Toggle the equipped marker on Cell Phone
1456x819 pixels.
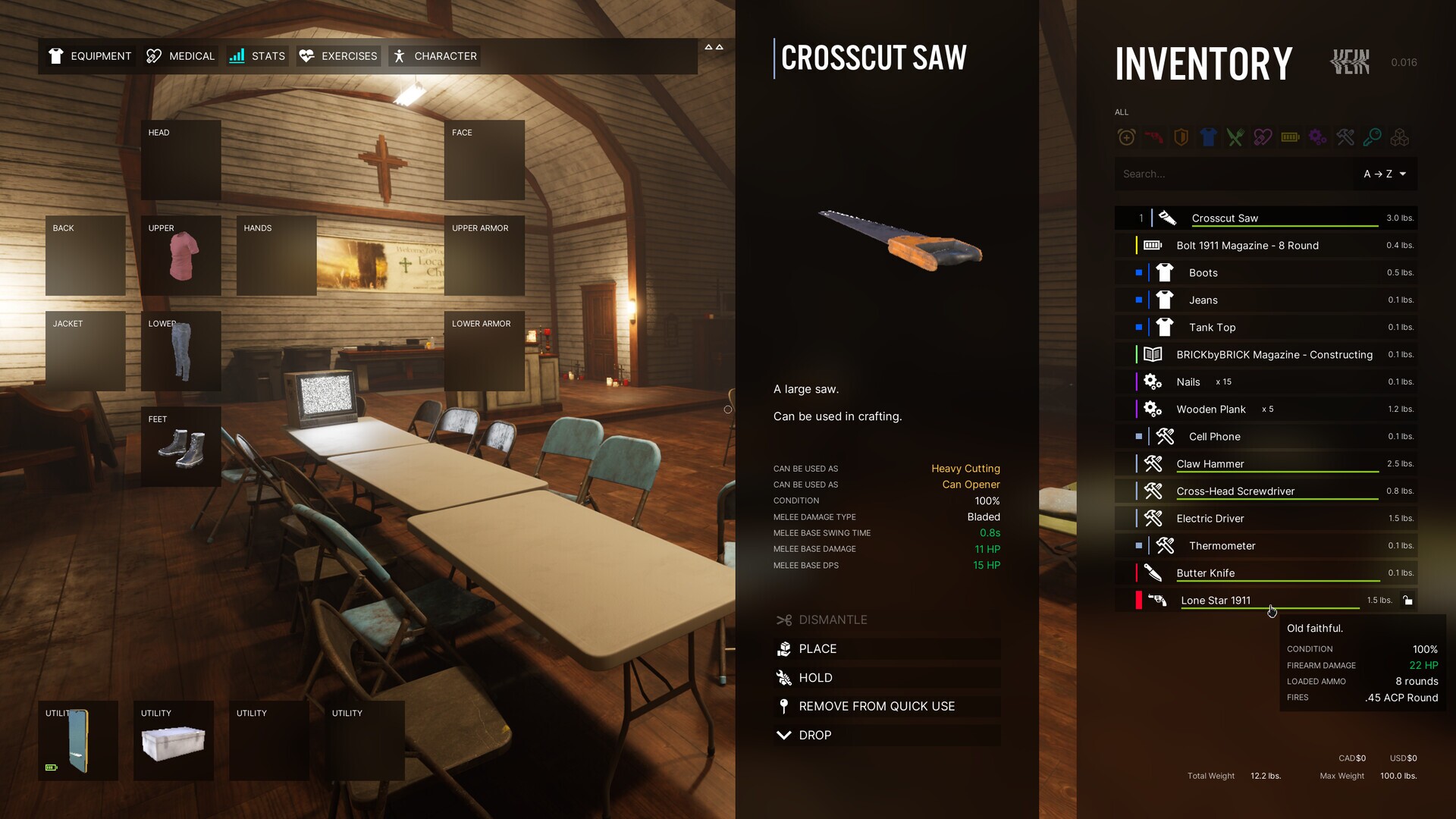pos(1139,436)
